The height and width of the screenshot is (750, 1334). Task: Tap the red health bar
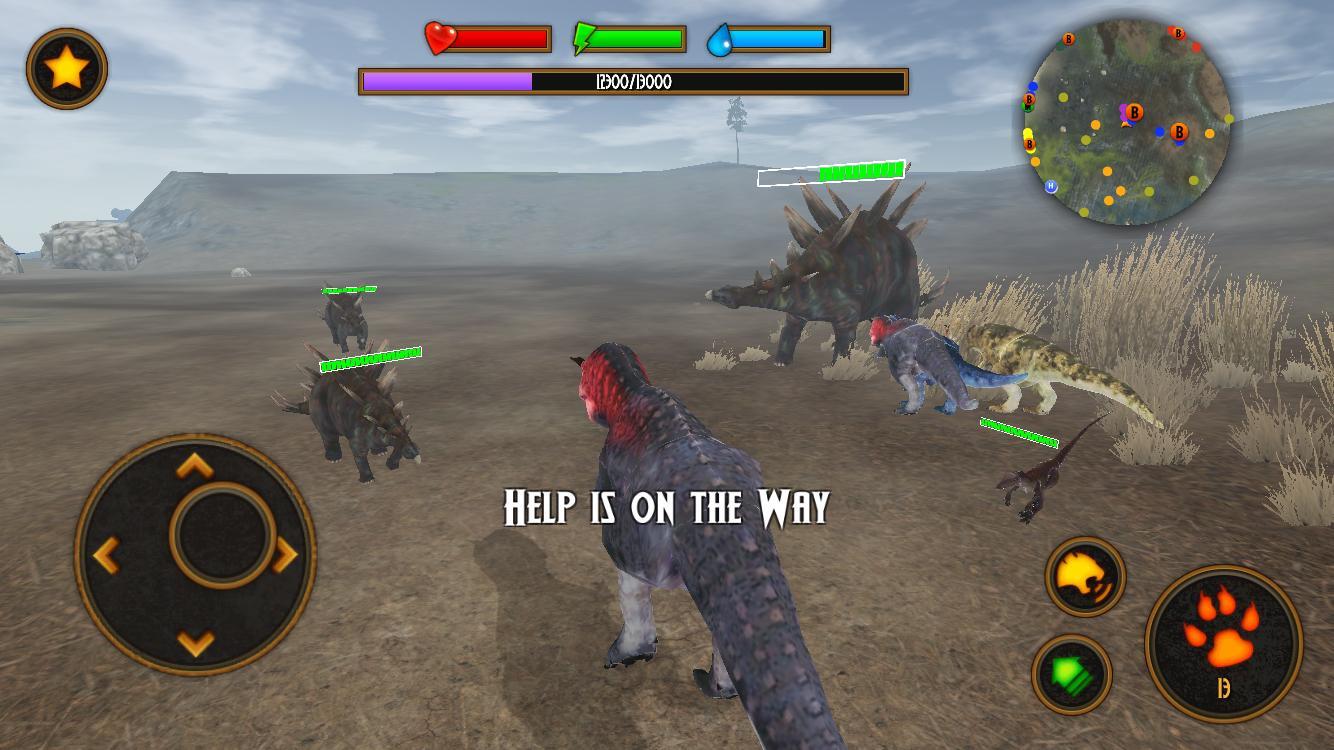click(500, 40)
